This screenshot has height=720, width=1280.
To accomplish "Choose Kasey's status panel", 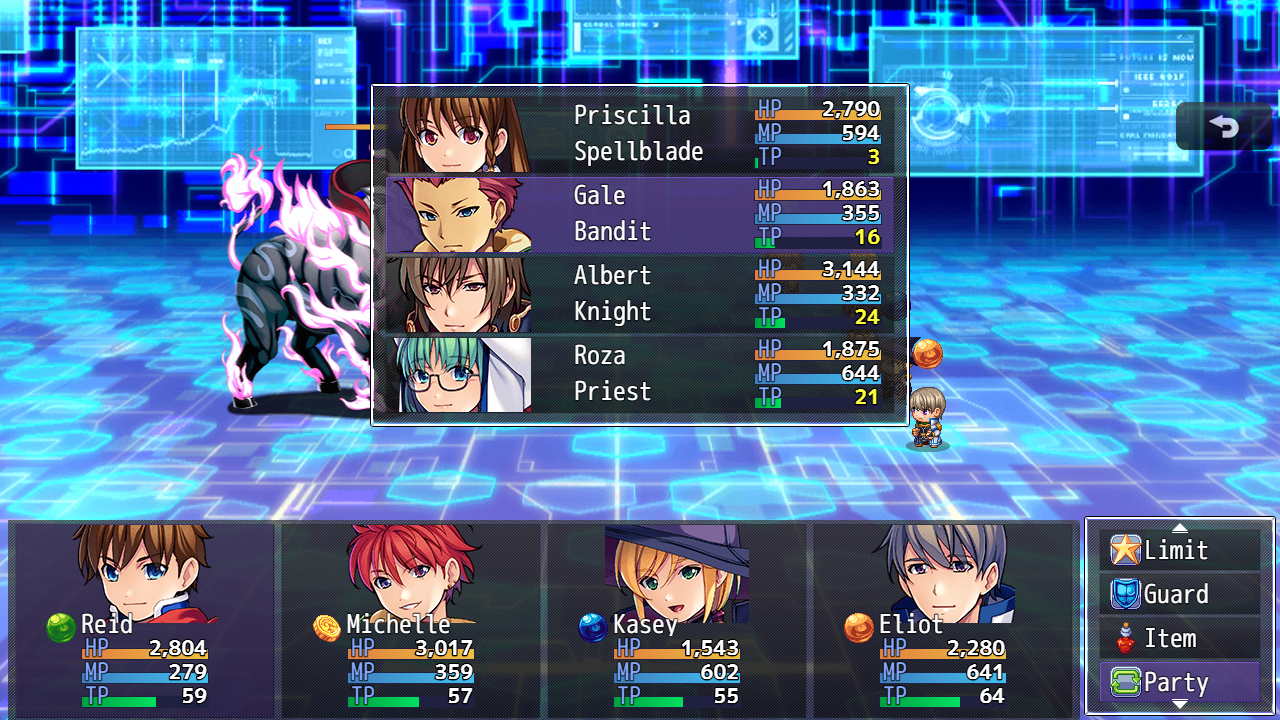I will point(676,618).
